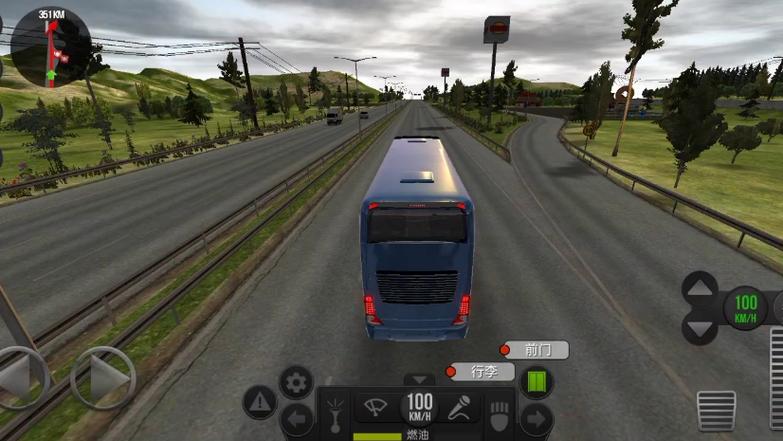This screenshot has height=441, width=783.
Task: Activate the right turn signal arrow
Action: pos(537,418)
